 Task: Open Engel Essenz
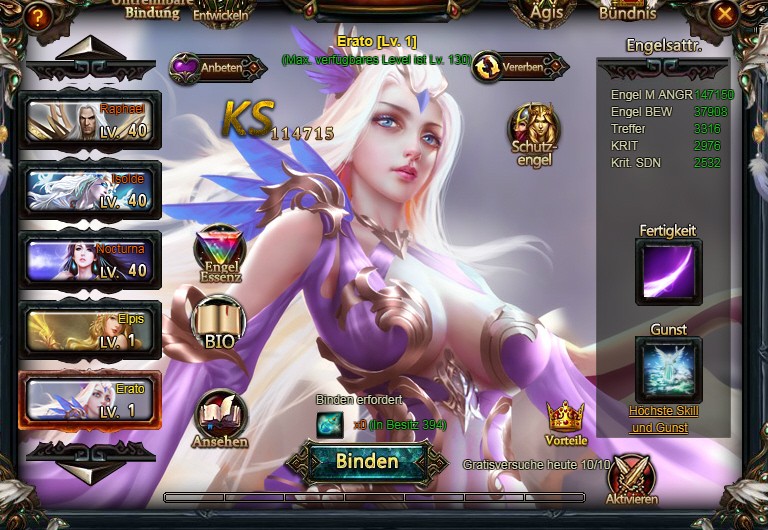tap(220, 254)
